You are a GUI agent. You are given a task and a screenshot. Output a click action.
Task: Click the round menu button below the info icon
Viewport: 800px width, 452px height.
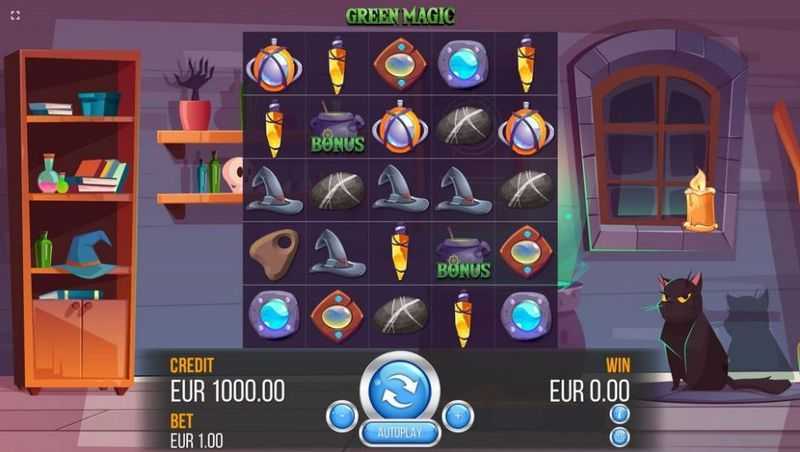point(619,436)
